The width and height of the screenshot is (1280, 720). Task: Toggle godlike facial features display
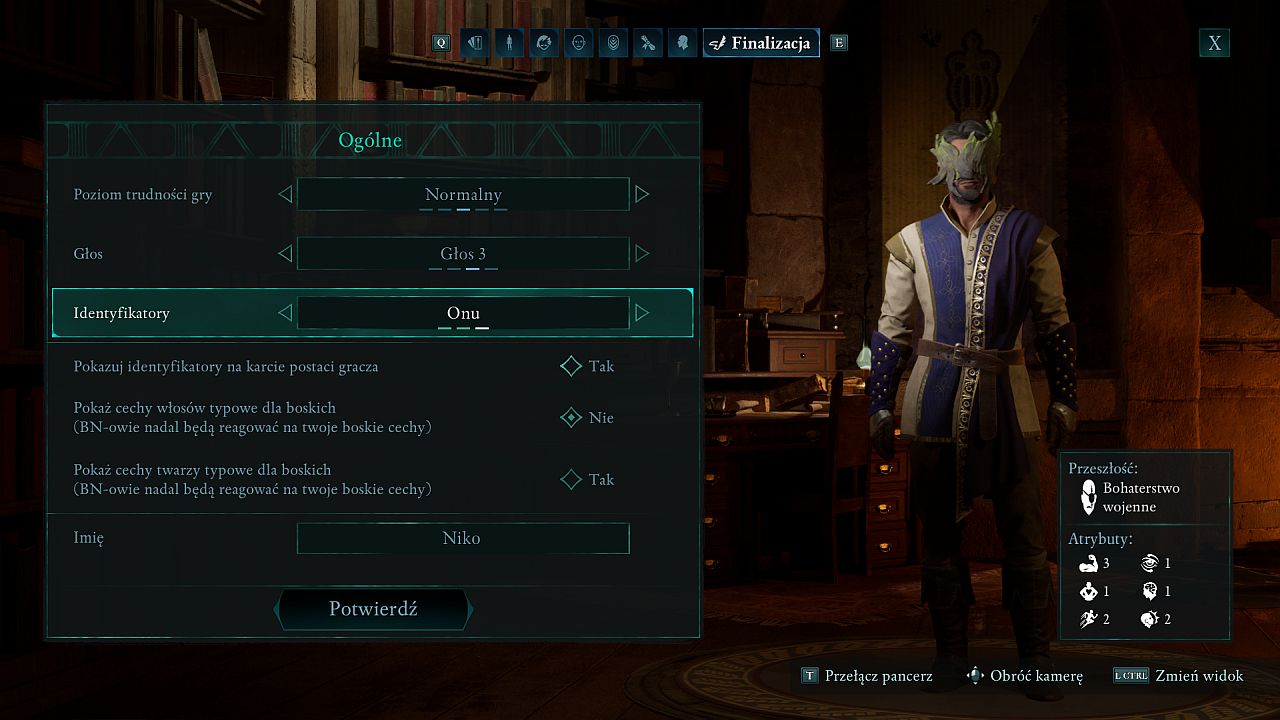(571, 480)
